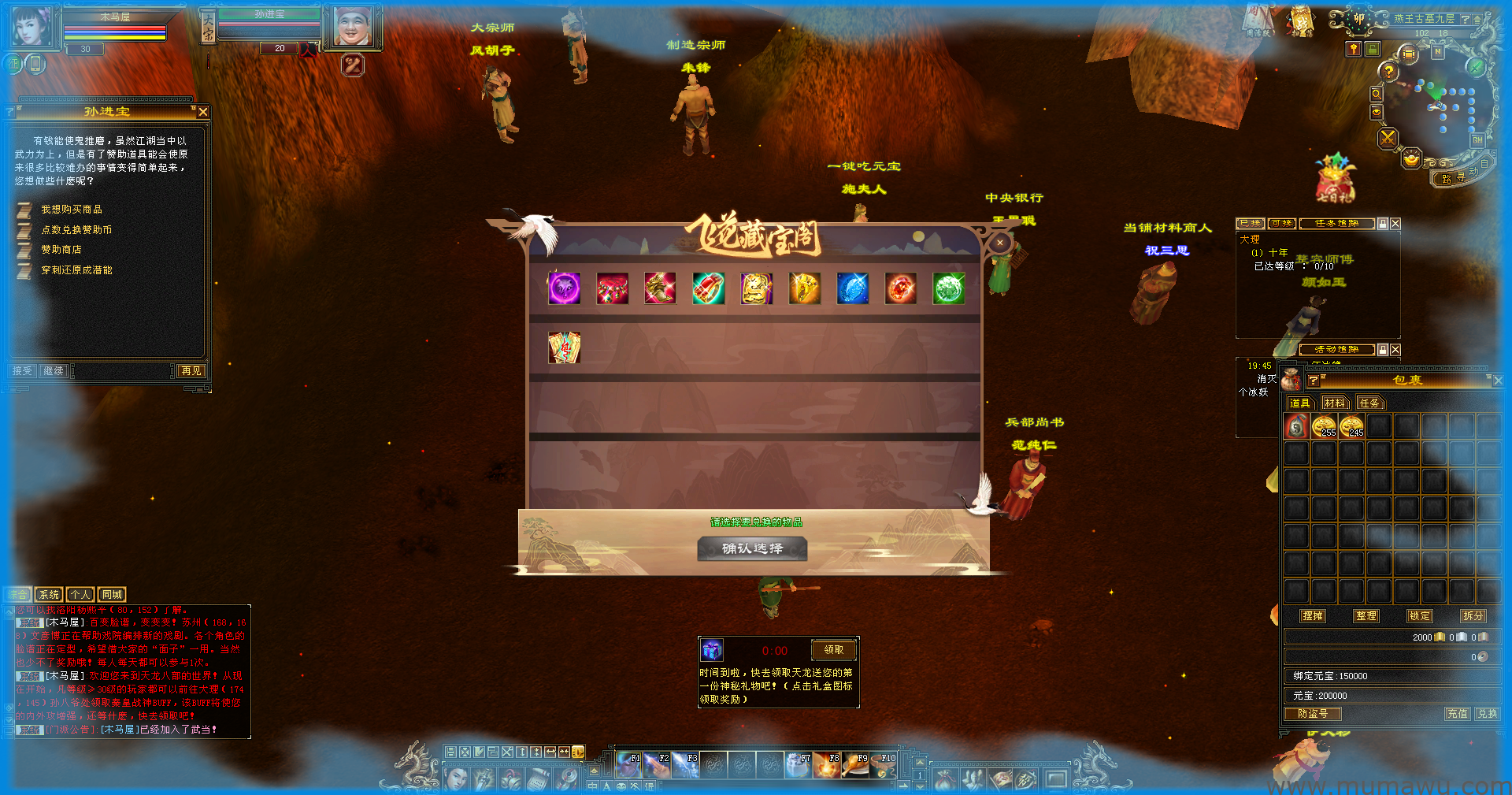Switch chat to the 系统 tab
Viewport: 1512px width, 795px height.
[49, 595]
